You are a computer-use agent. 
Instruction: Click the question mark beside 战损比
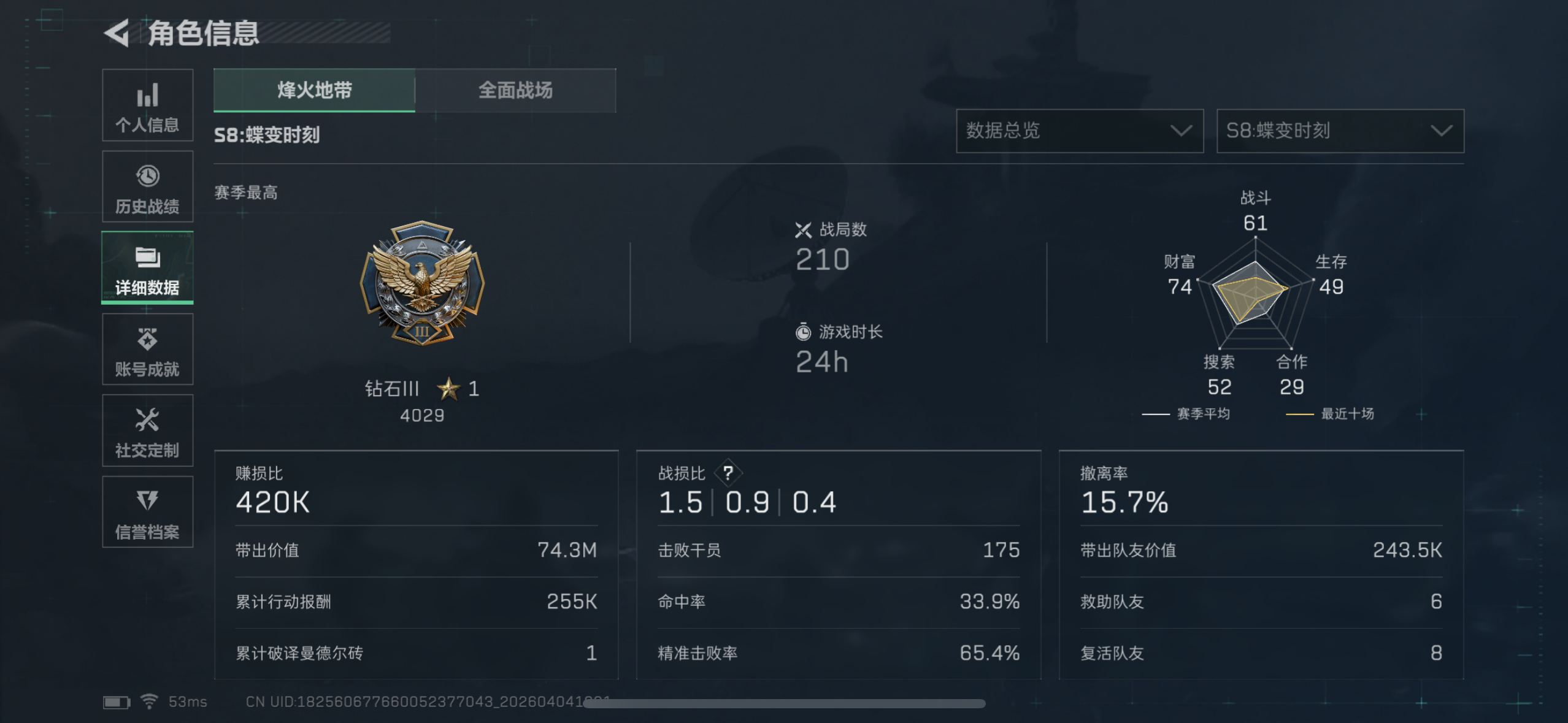point(729,473)
